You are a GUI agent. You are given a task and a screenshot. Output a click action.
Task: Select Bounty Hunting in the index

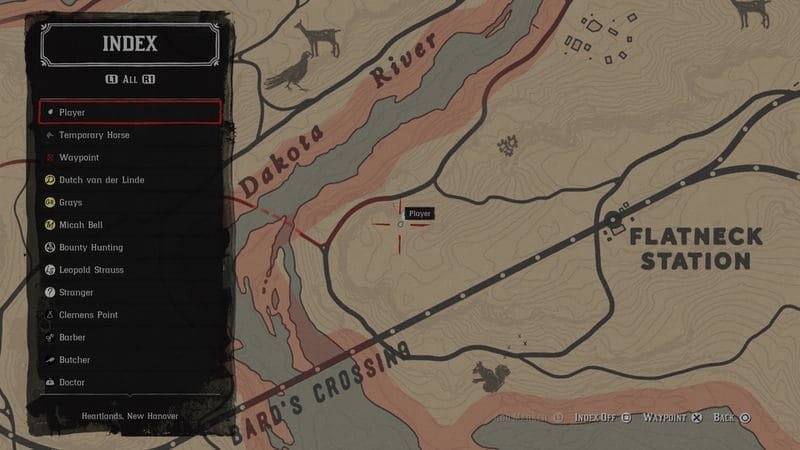130,247
